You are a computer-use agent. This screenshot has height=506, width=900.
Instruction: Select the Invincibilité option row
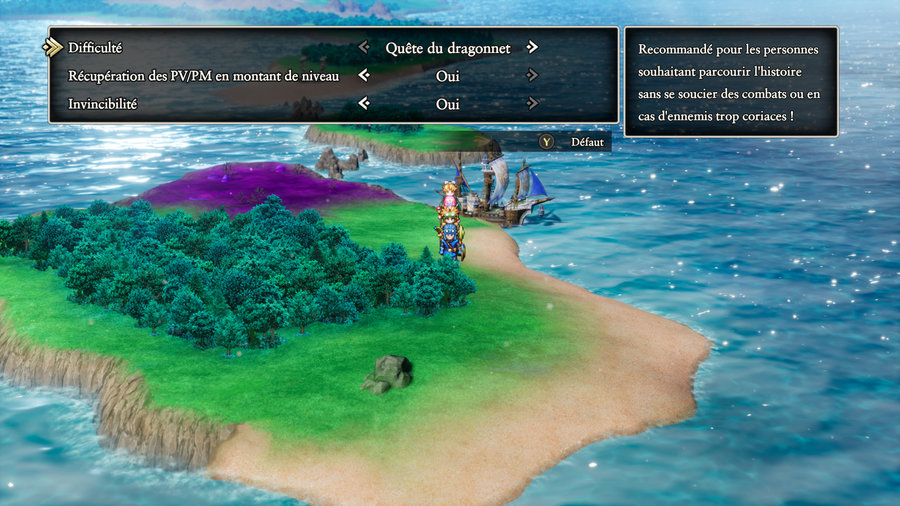[103, 103]
